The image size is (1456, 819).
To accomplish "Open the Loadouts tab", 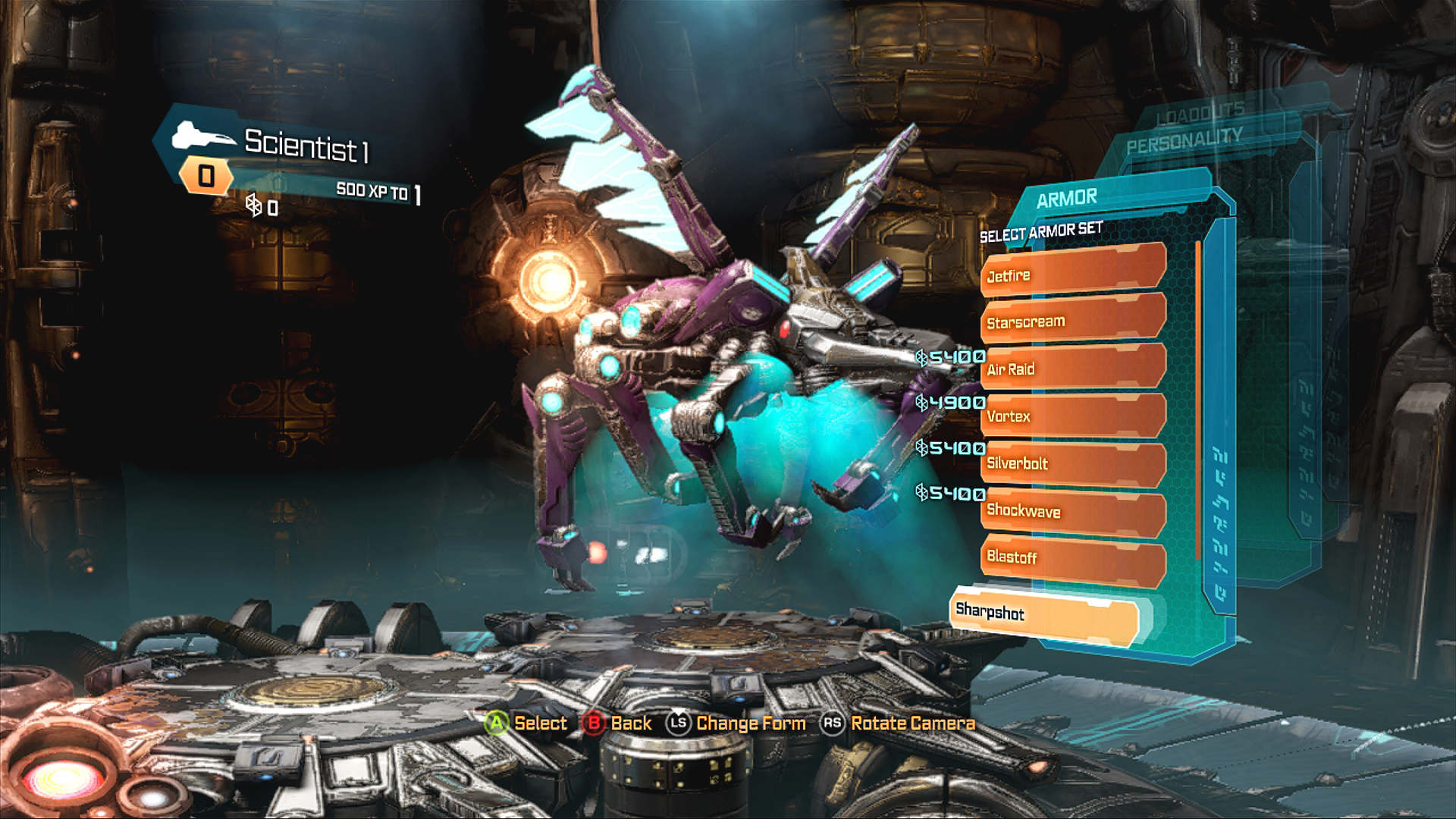I will [1200, 109].
